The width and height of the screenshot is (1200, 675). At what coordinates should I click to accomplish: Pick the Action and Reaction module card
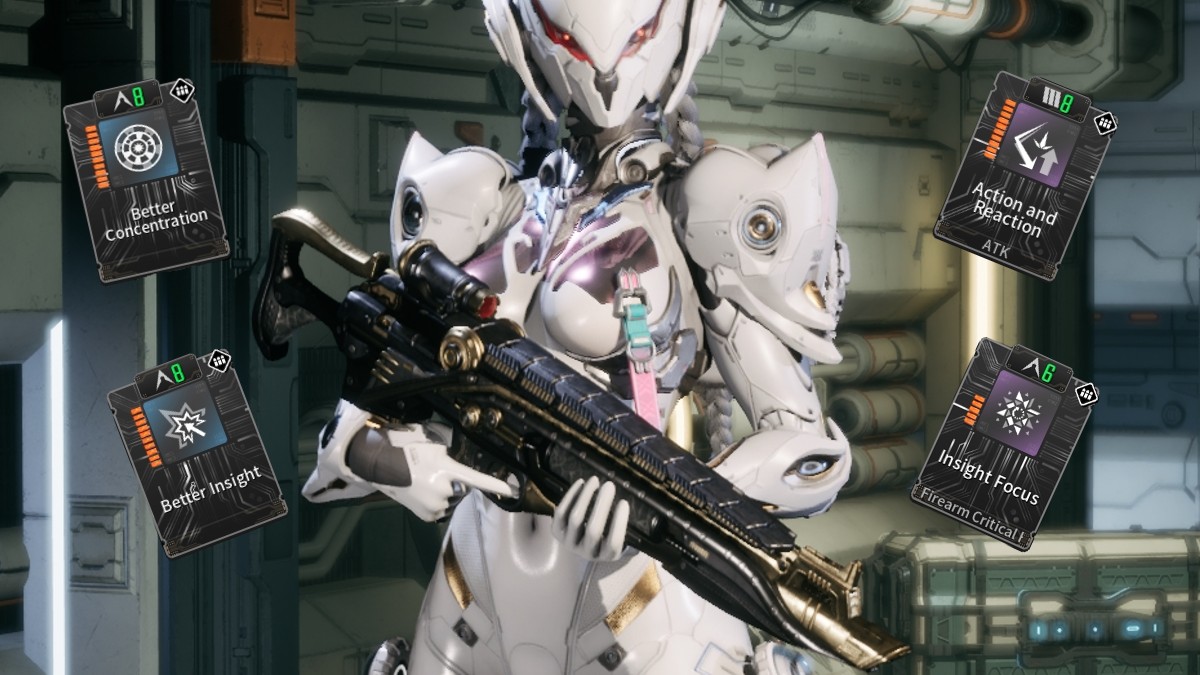1021,176
